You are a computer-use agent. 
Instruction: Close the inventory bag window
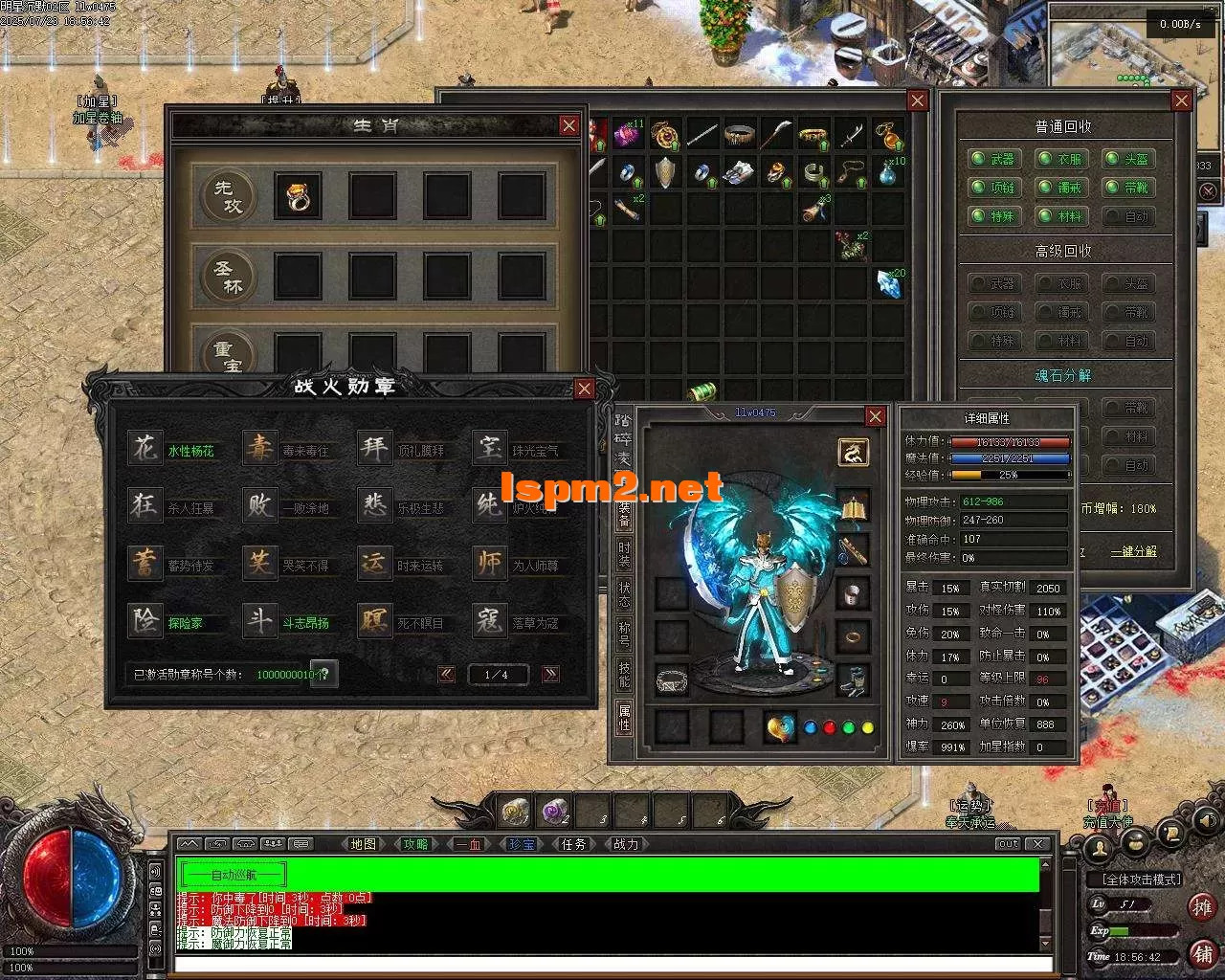[x=917, y=100]
